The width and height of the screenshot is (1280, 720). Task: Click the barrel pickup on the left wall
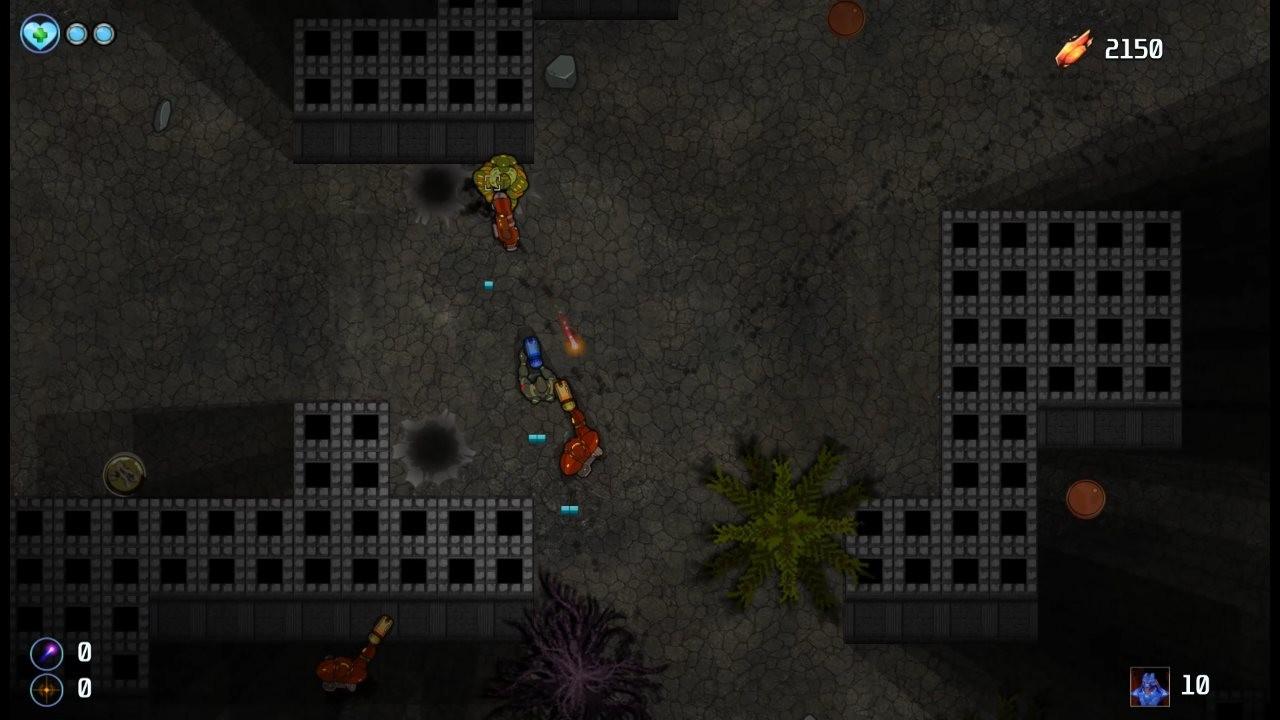(122, 473)
